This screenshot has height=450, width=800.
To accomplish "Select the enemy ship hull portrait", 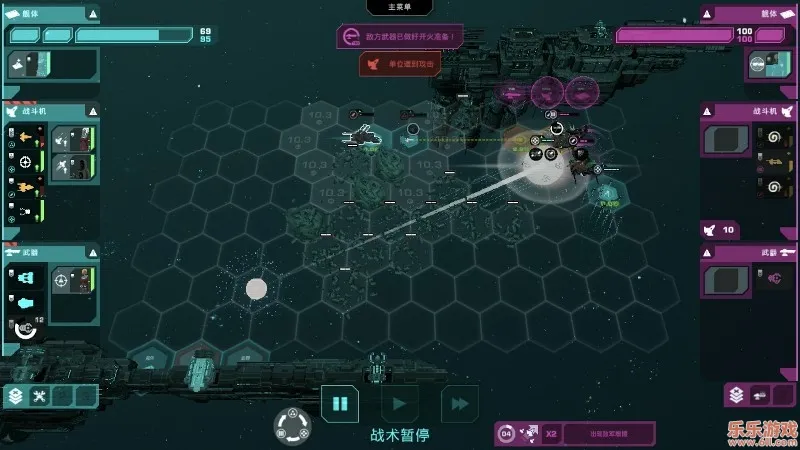I will click(760, 64).
